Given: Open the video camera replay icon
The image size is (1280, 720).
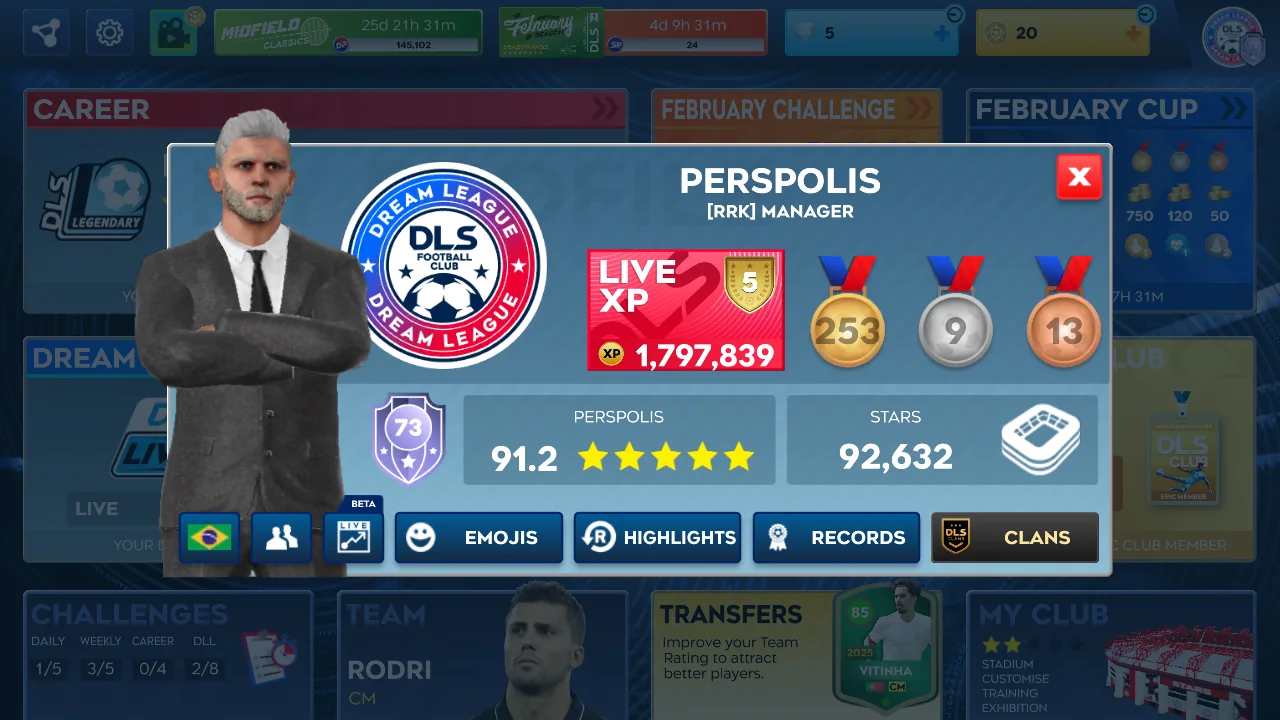Looking at the screenshot, I should (x=173, y=33).
